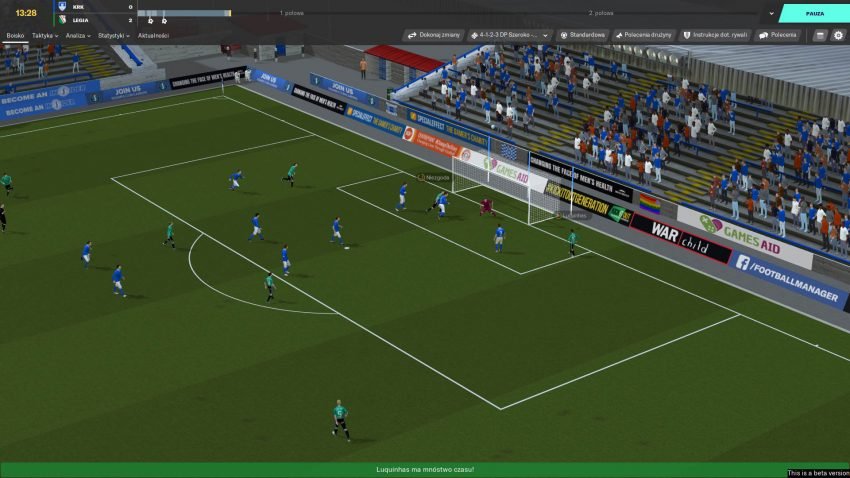Open Polecenia drużyny team instructions

[x=644, y=35]
